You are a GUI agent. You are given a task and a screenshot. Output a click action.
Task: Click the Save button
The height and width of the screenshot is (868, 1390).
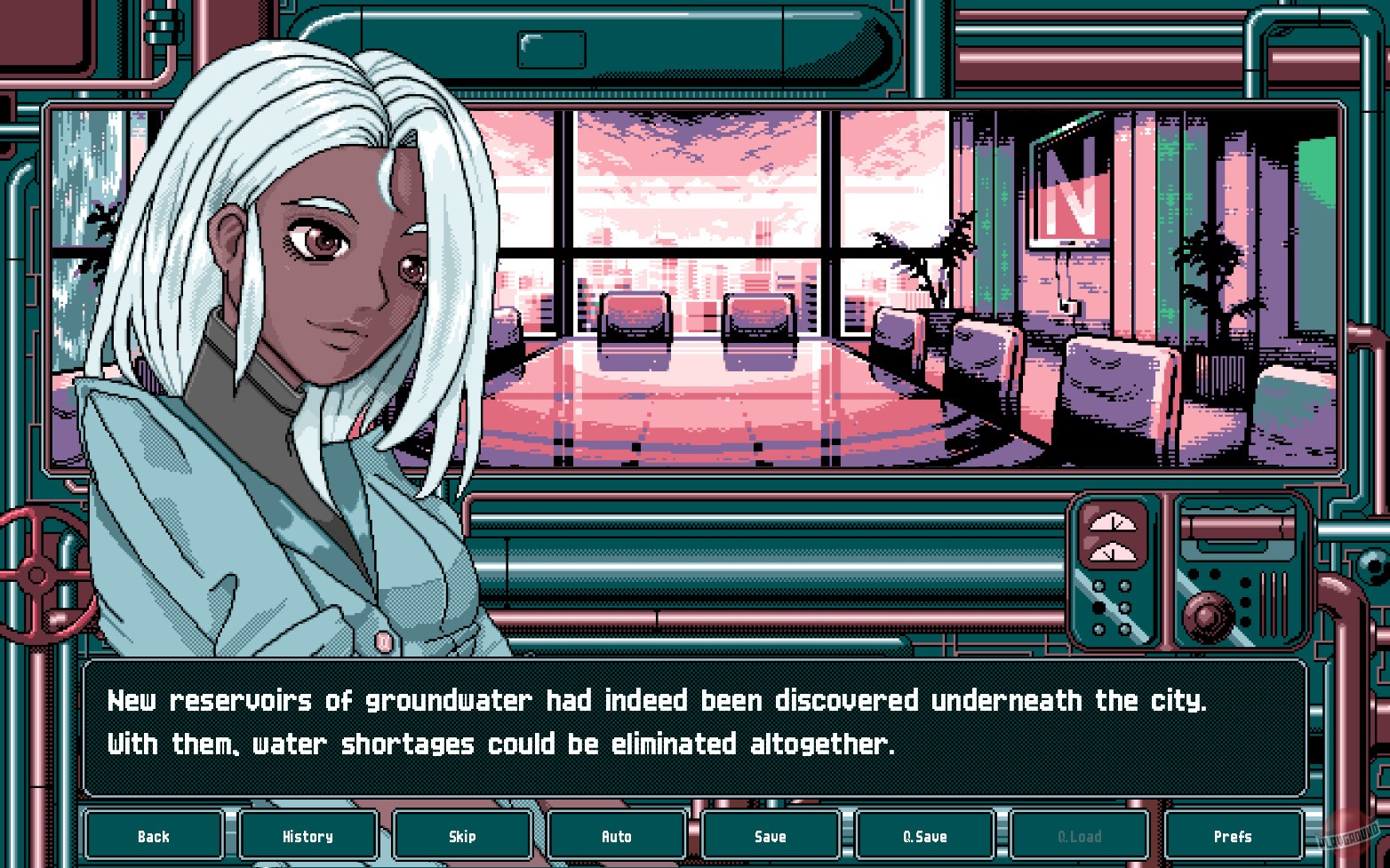point(770,835)
